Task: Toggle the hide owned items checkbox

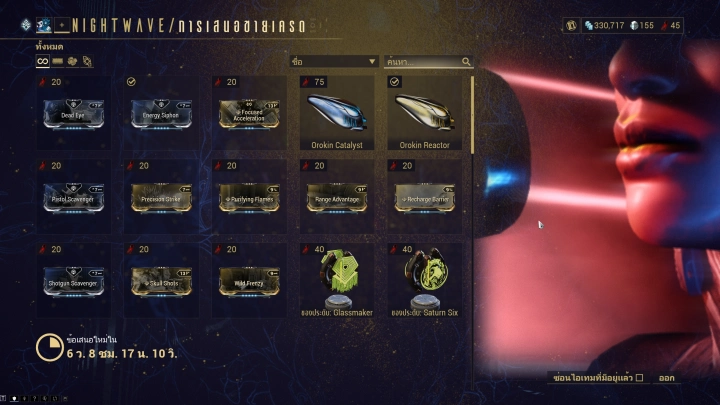Action: 640,378
